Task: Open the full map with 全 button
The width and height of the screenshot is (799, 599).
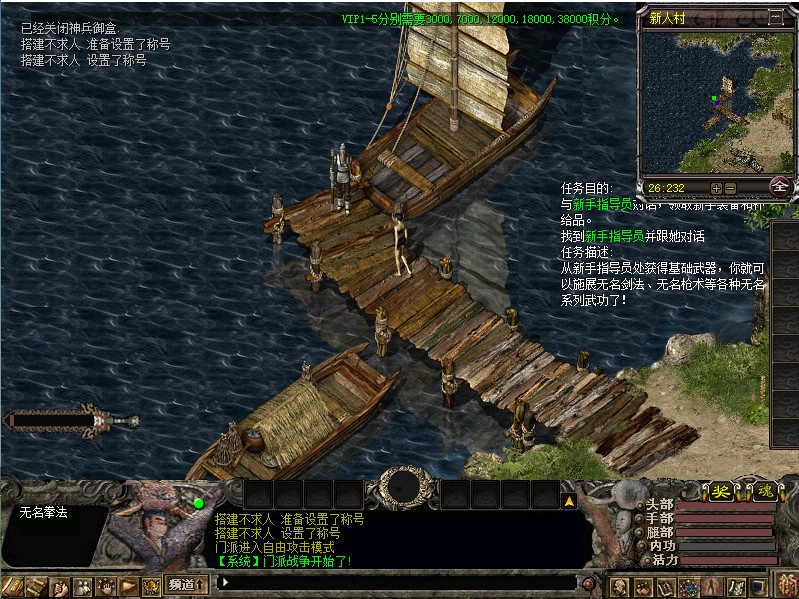Action: 781,186
